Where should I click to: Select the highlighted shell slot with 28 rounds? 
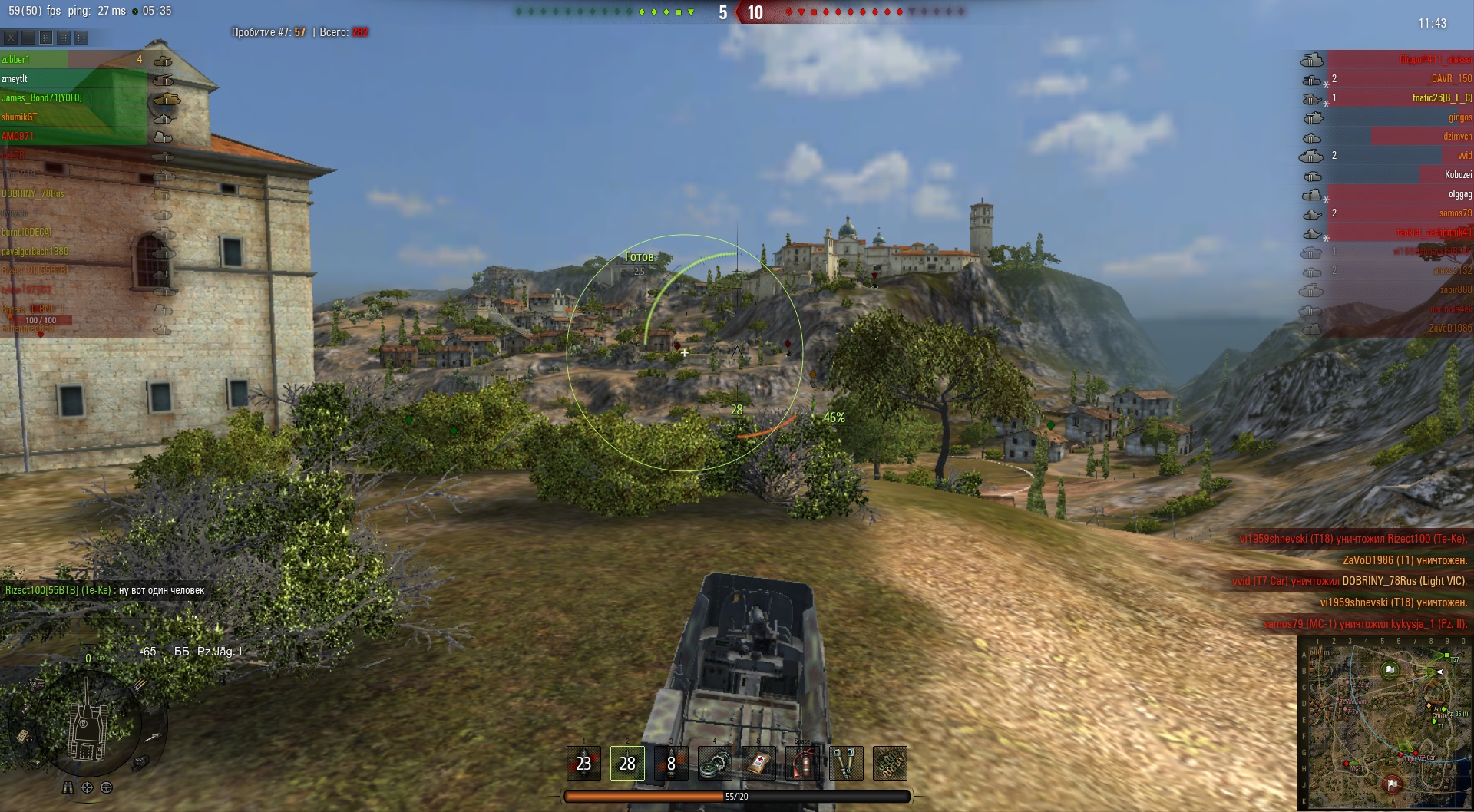point(627,763)
